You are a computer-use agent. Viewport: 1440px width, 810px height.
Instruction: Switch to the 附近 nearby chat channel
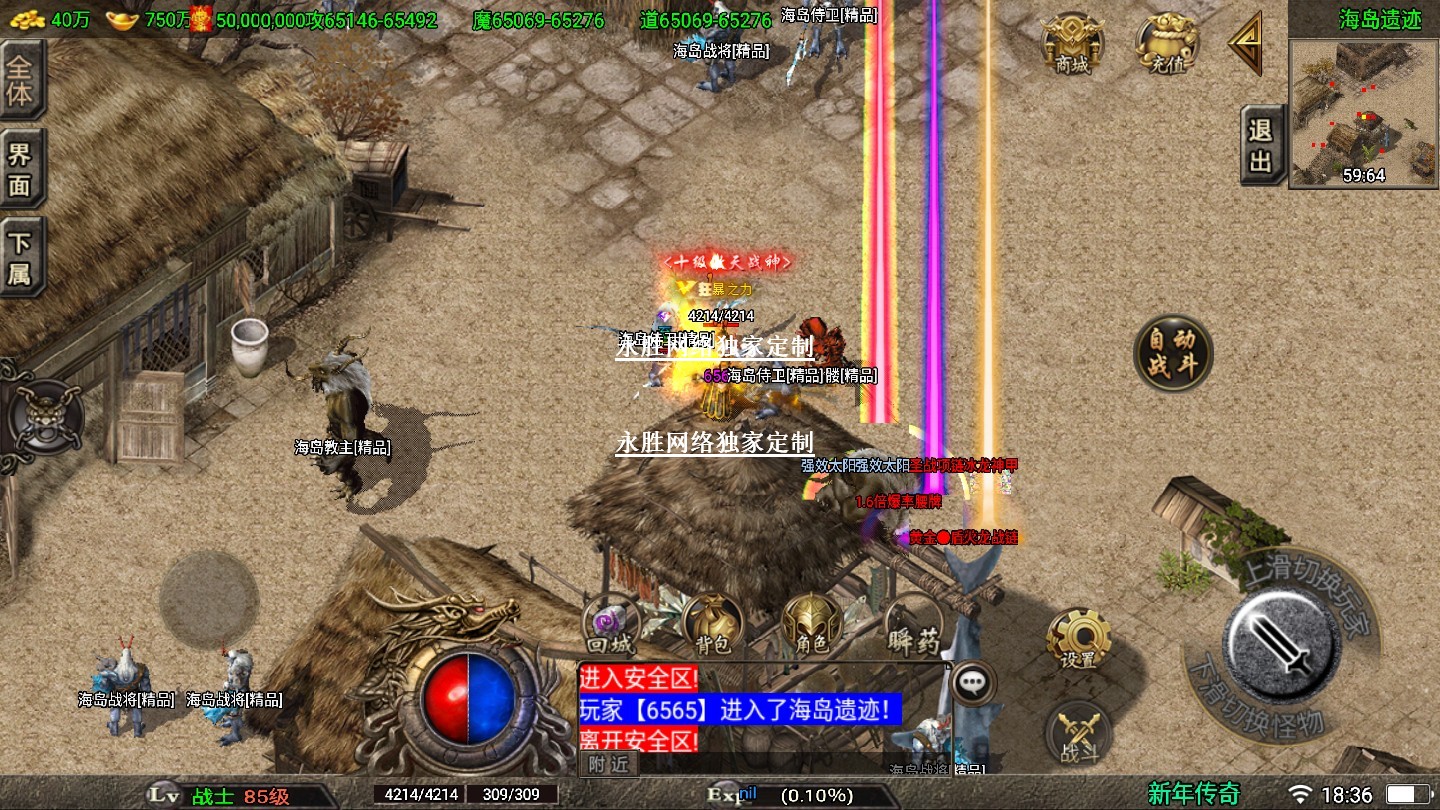(608, 764)
